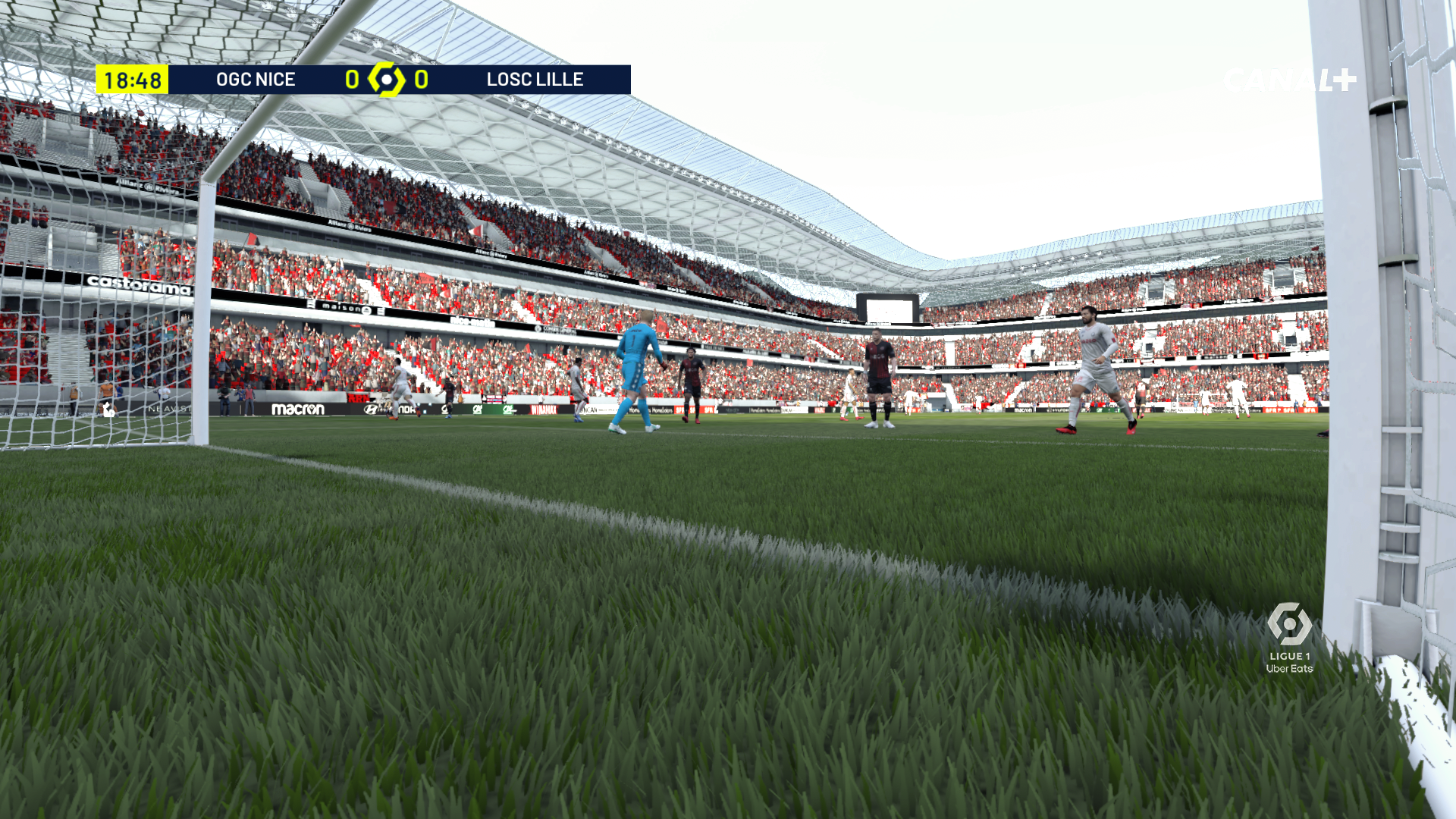Screen dimensions: 1456x819
Task: Click the Ligue 1 logo in the scoreboard
Action: point(388,79)
